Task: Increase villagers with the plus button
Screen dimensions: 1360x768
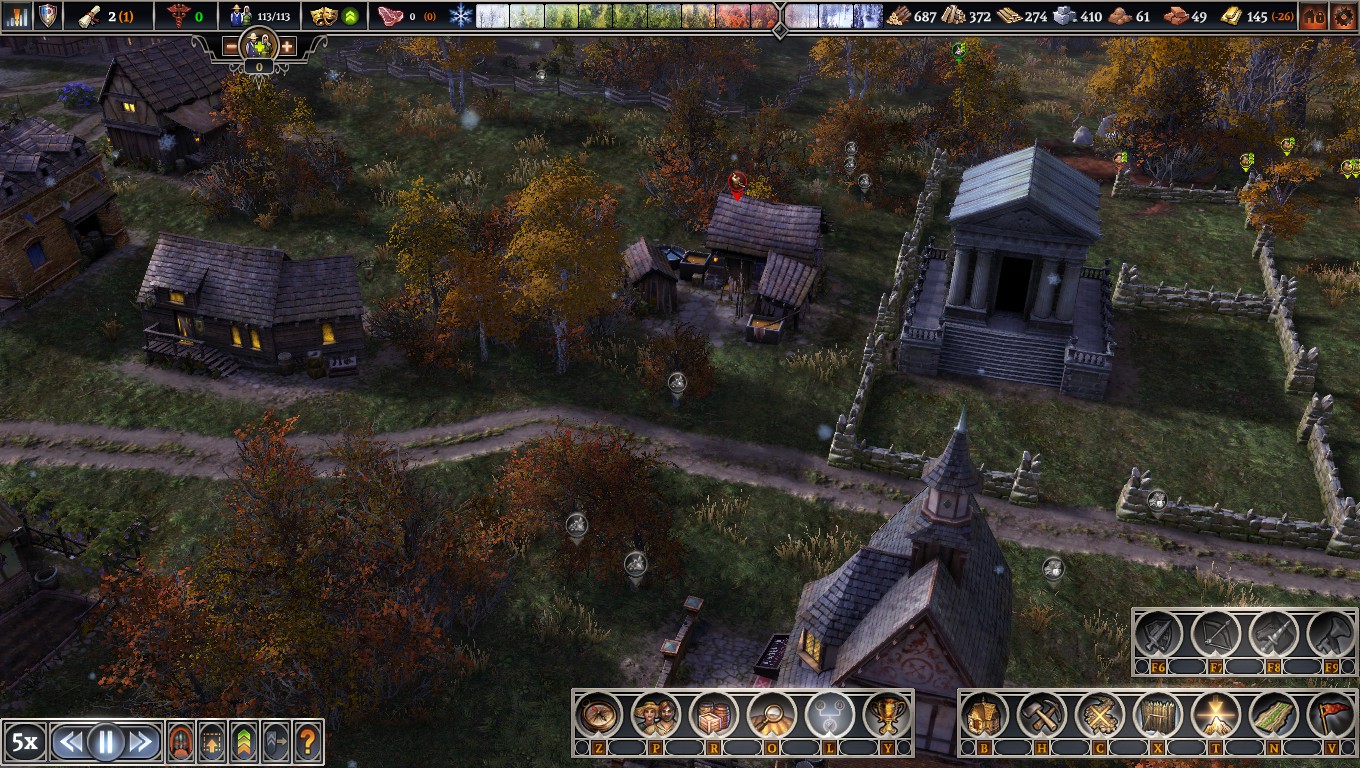Action: coord(287,46)
